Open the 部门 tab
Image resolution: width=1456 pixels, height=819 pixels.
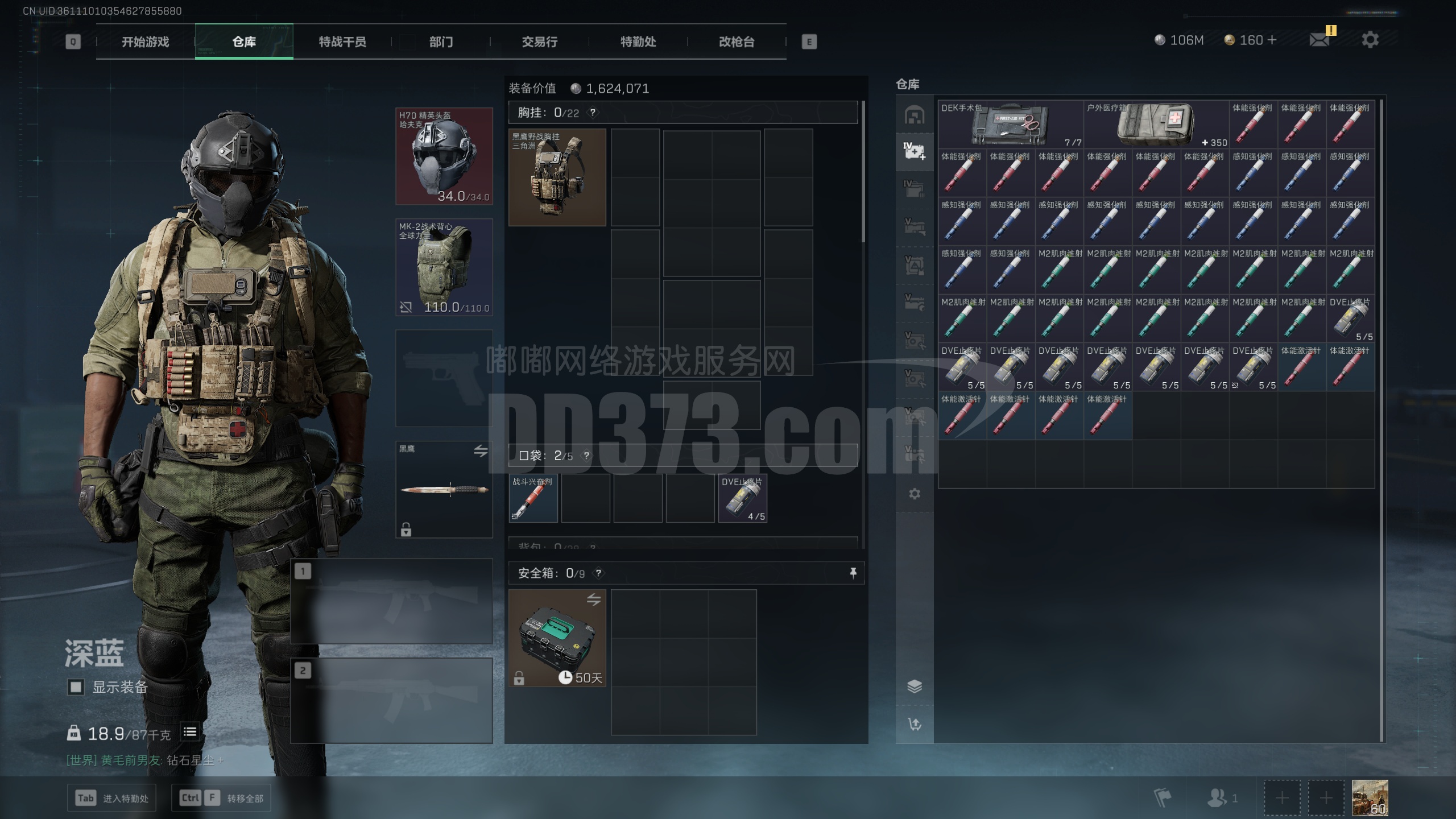tap(441, 42)
